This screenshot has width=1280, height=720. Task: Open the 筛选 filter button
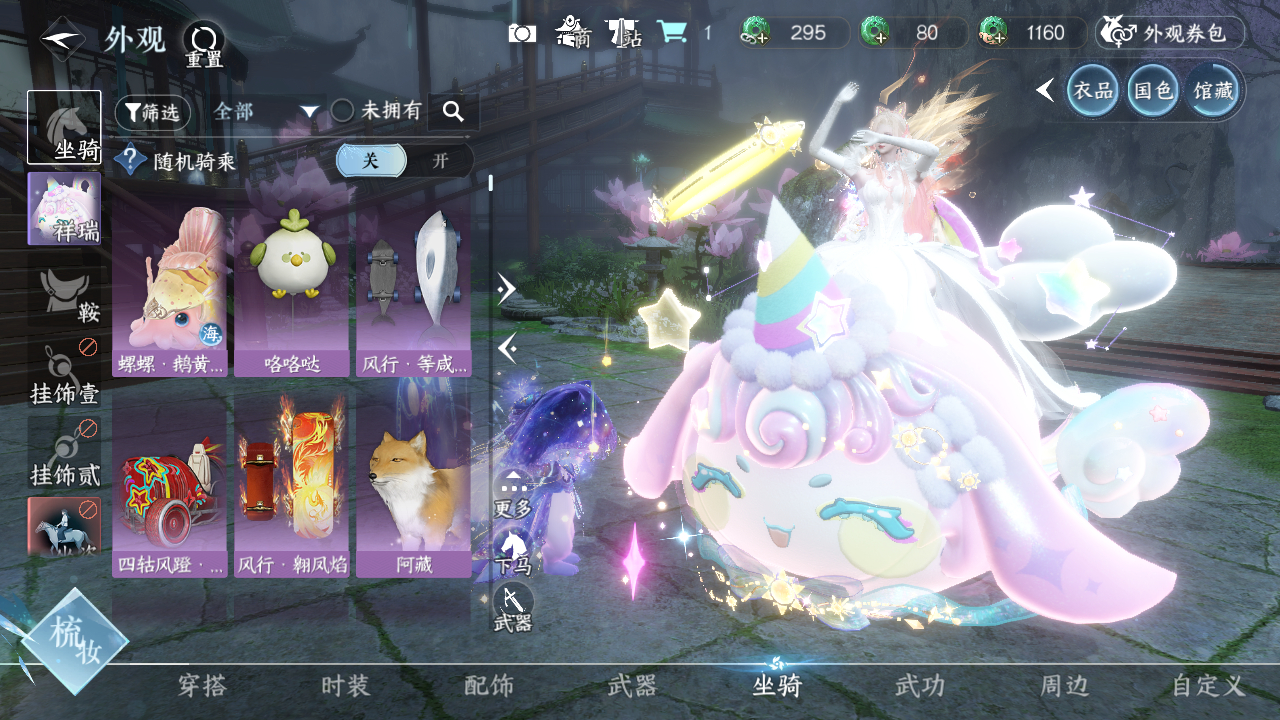(x=152, y=113)
